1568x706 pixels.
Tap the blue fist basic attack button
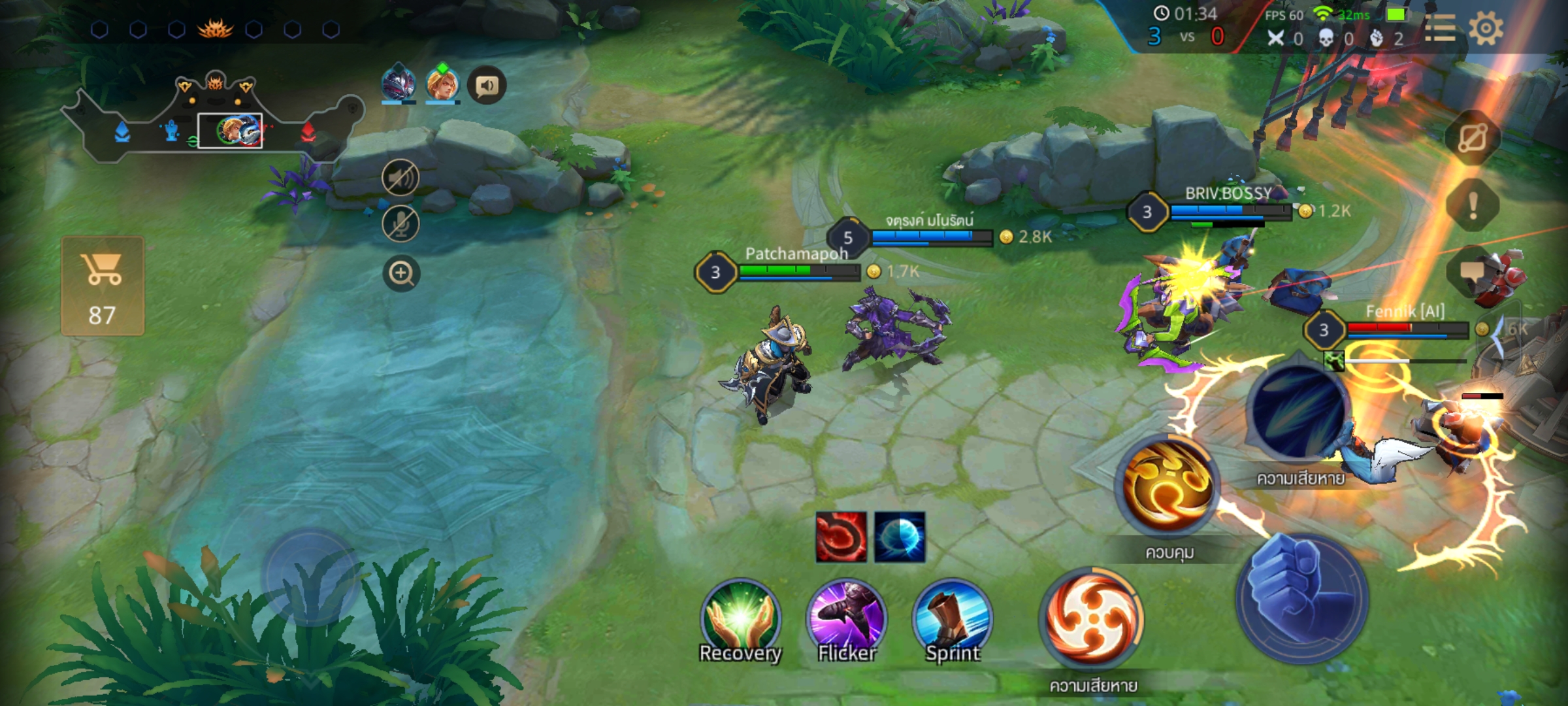point(1302,598)
